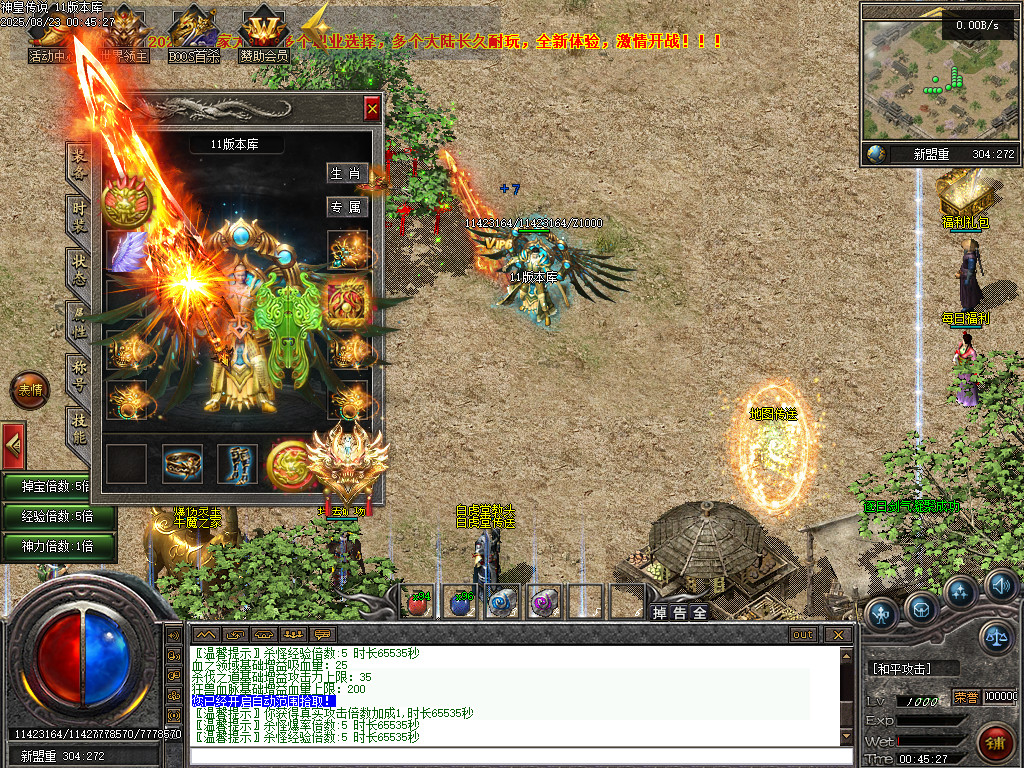Image resolution: width=1024 pixels, height=768 pixels.
Task: Click the chat text input field
Action: click(x=520, y=755)
